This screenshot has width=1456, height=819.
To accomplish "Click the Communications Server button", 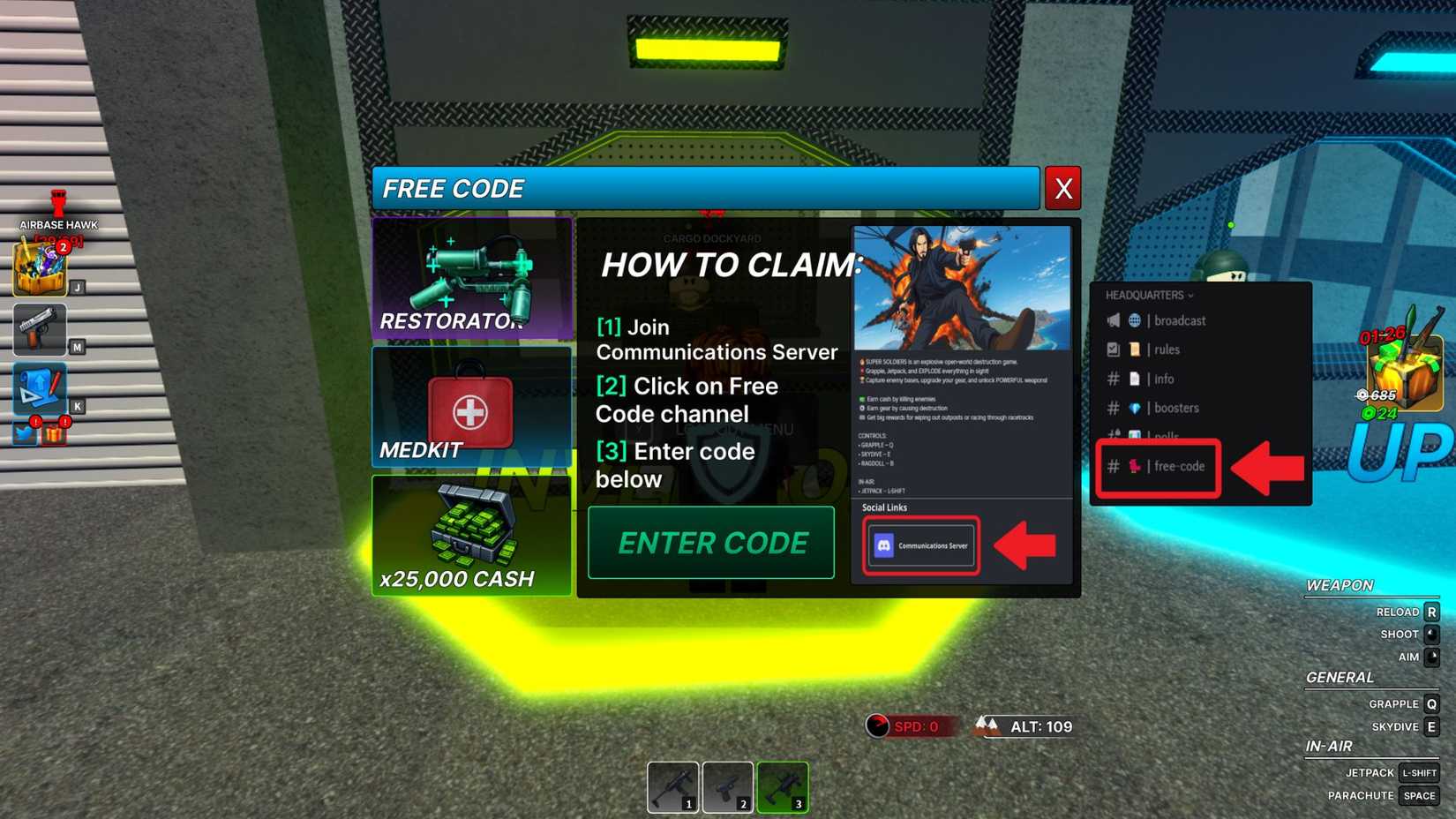I will click(920, 545).
